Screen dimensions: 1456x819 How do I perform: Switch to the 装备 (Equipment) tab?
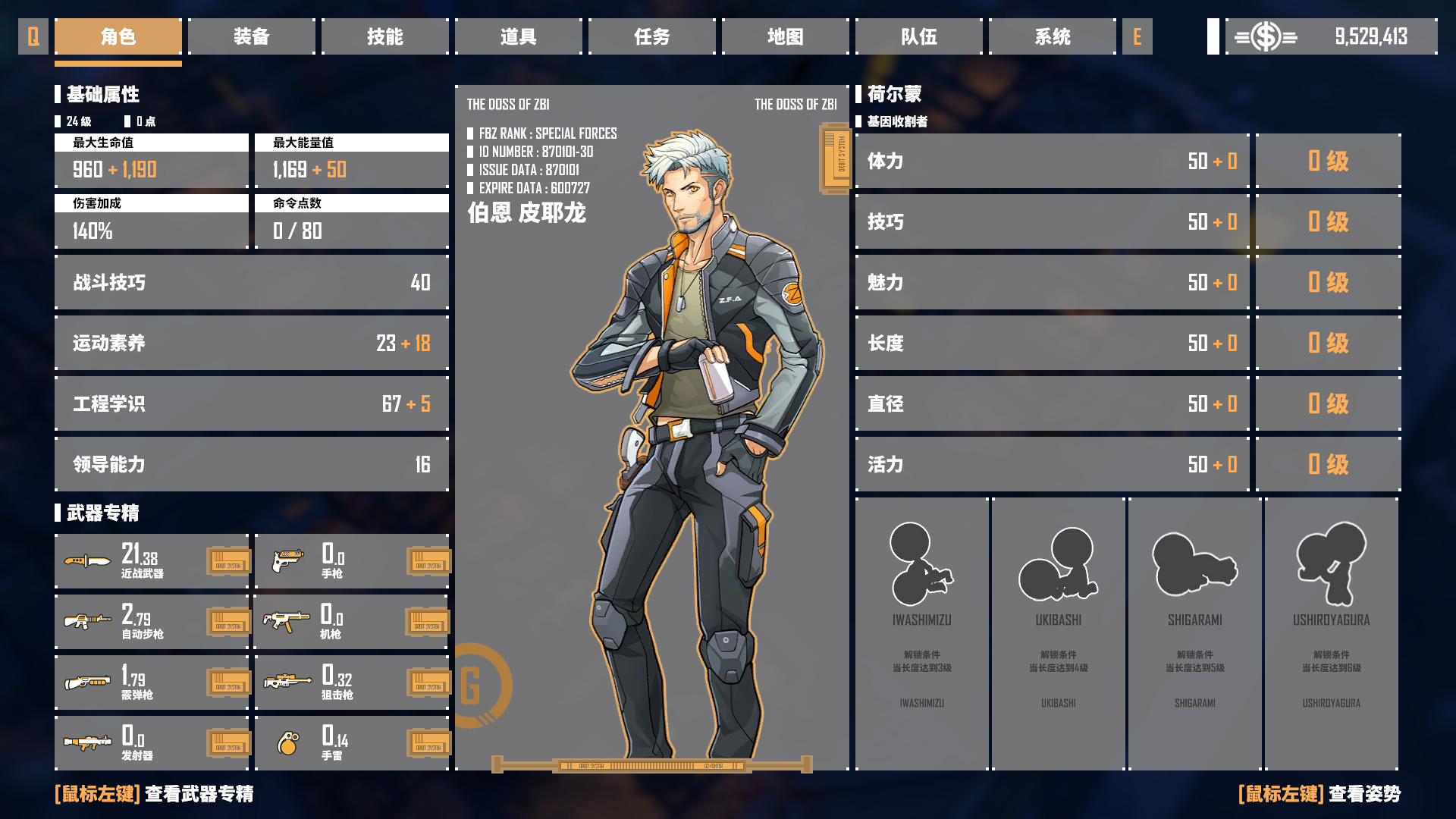tap(252, 36)
